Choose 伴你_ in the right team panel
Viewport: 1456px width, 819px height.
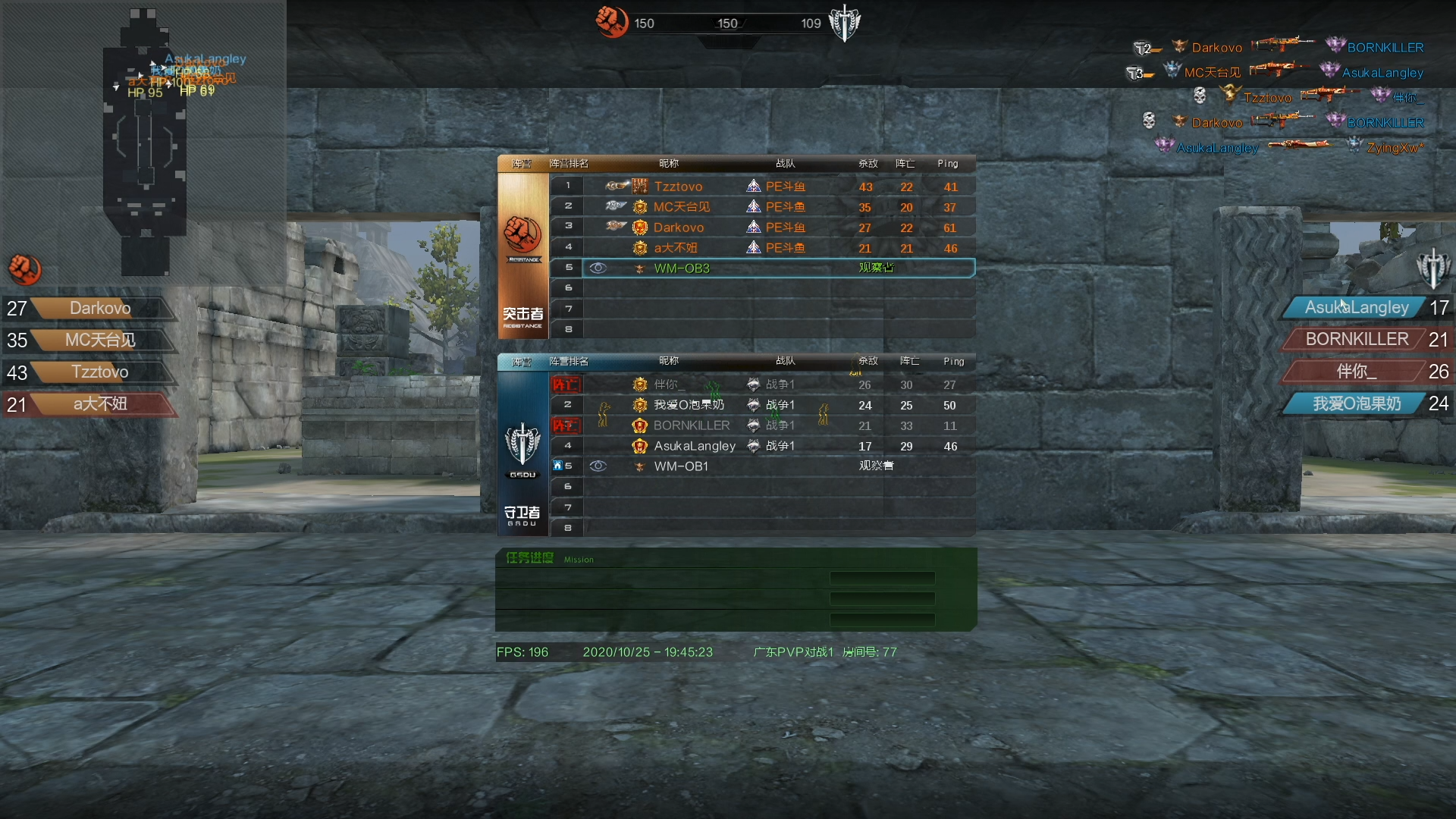(1356, 372)
